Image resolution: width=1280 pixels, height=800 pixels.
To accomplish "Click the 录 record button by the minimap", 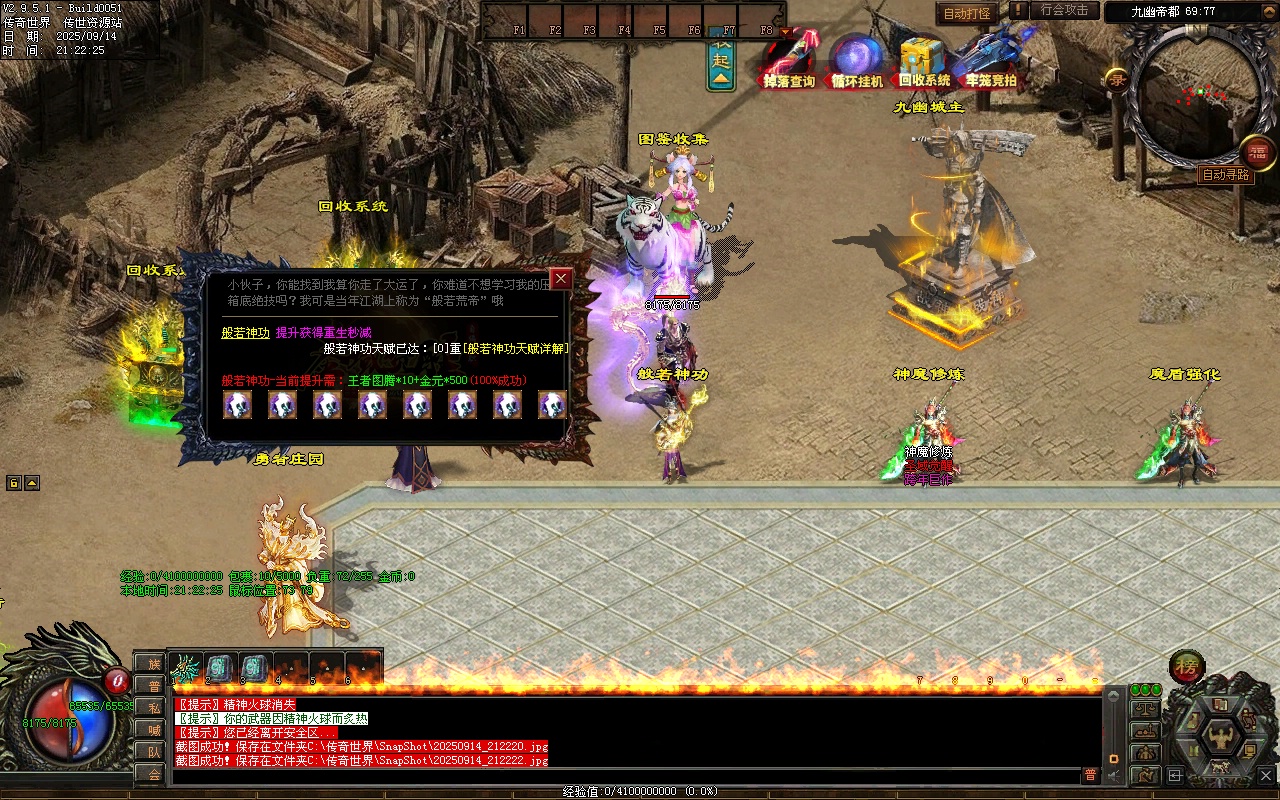I will [x=1117, y=80].
